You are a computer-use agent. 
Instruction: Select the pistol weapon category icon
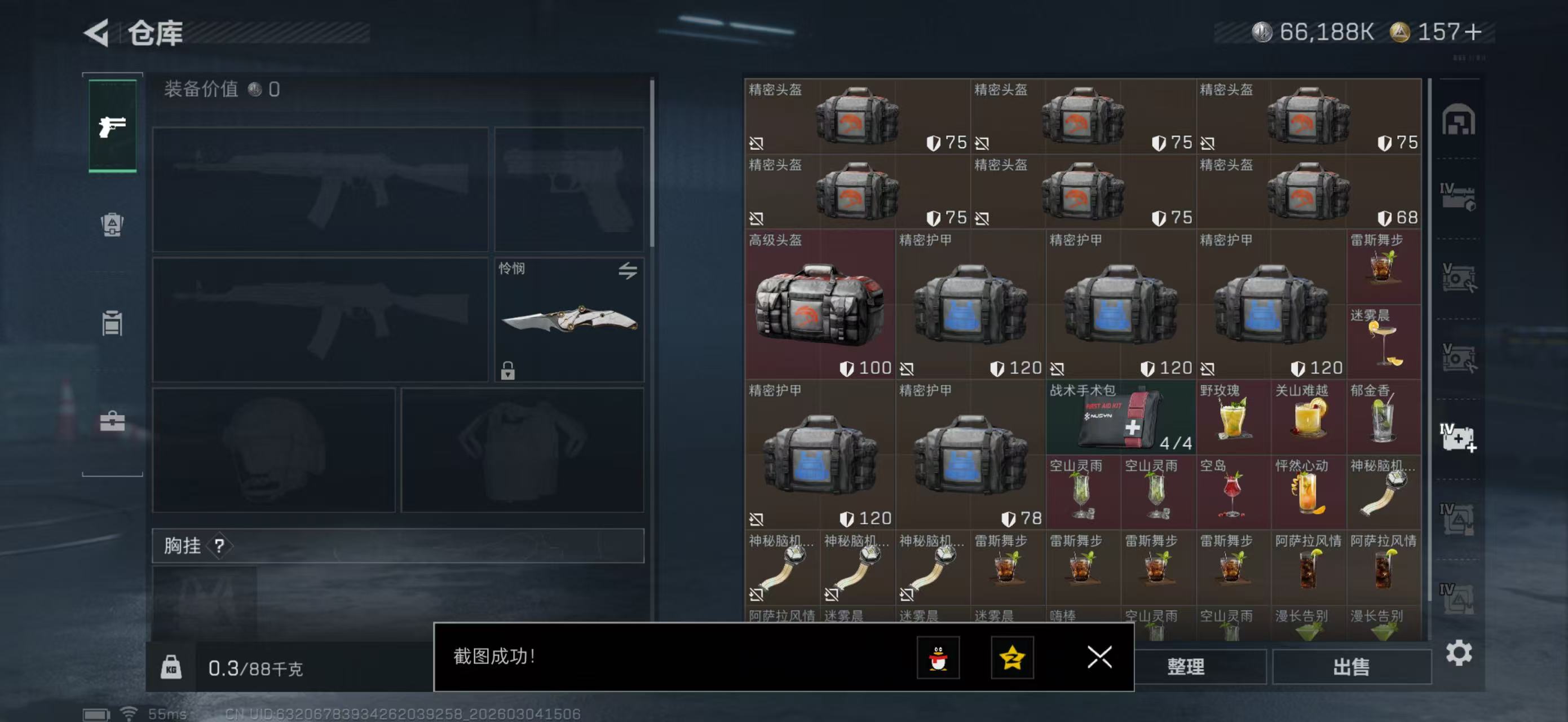coord(112,125)
